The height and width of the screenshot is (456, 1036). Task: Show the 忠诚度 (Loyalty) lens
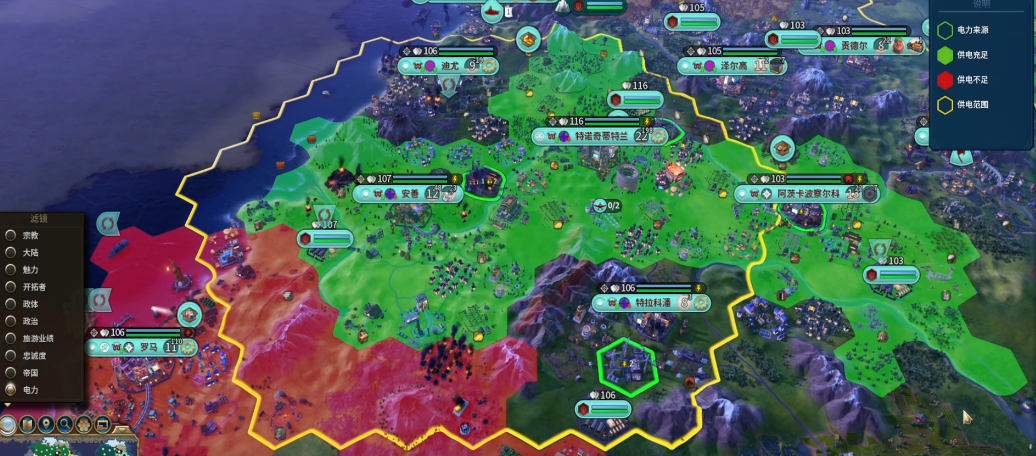[x=12, y=355]
